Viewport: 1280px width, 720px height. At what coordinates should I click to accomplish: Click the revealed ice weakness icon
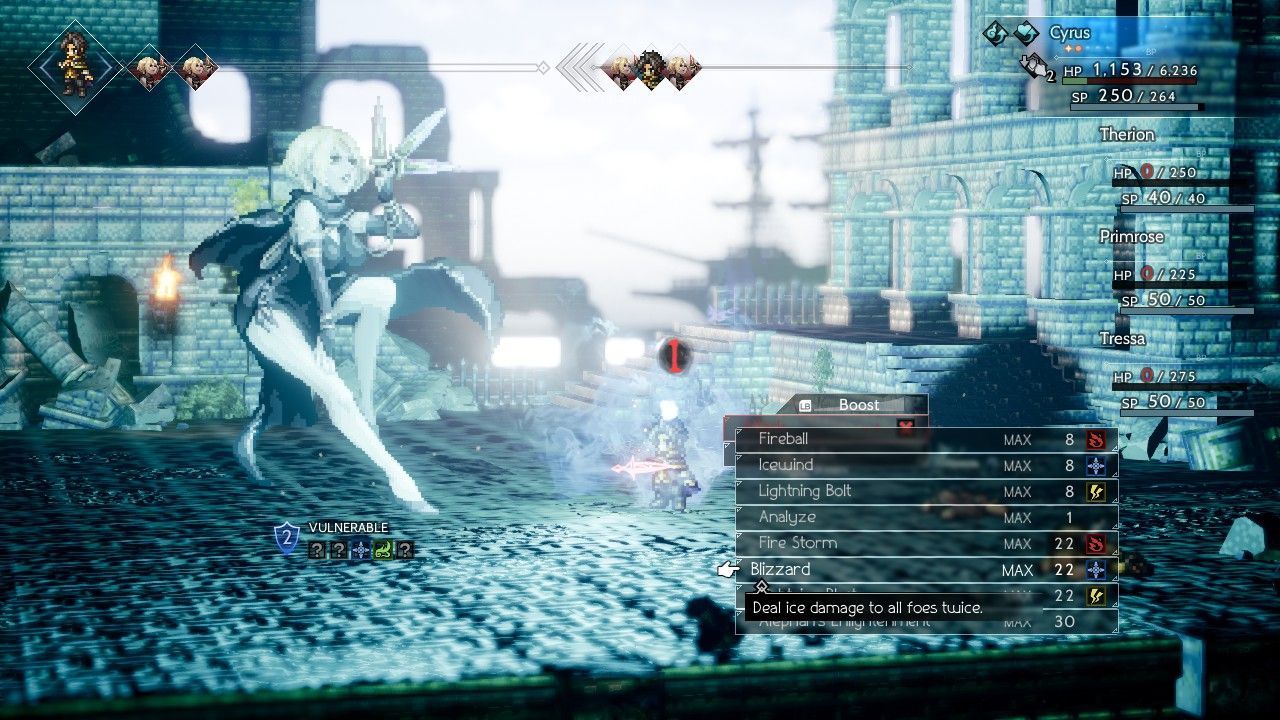click(360, 549)
